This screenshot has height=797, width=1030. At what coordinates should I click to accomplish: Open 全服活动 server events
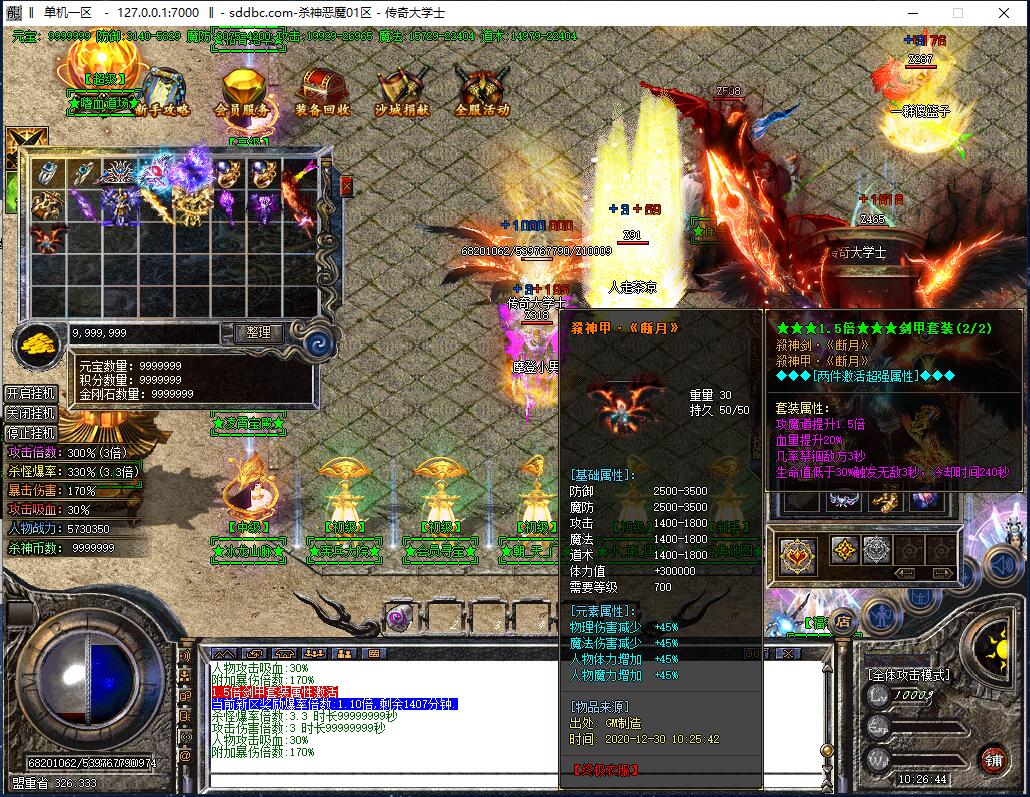pyautogui.click(x=482, y=91)
